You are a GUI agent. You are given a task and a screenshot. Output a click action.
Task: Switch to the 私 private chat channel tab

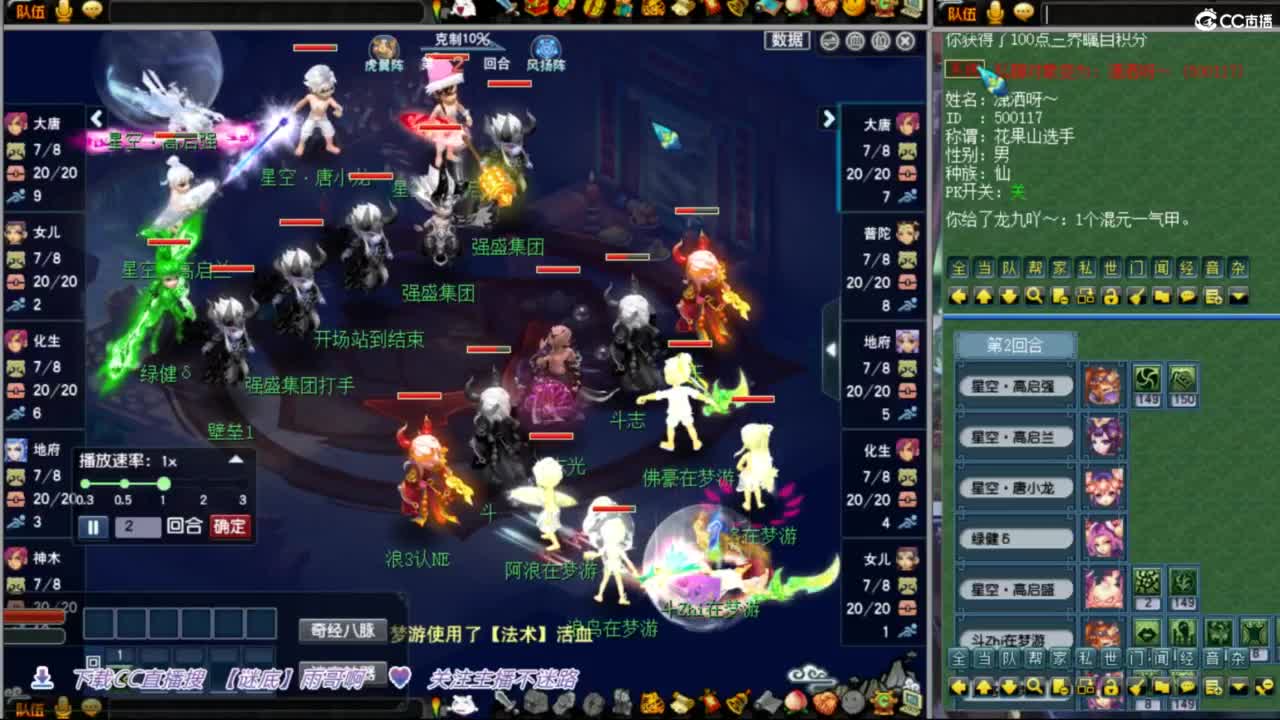pyautogui.click(x=1087, y=266)
